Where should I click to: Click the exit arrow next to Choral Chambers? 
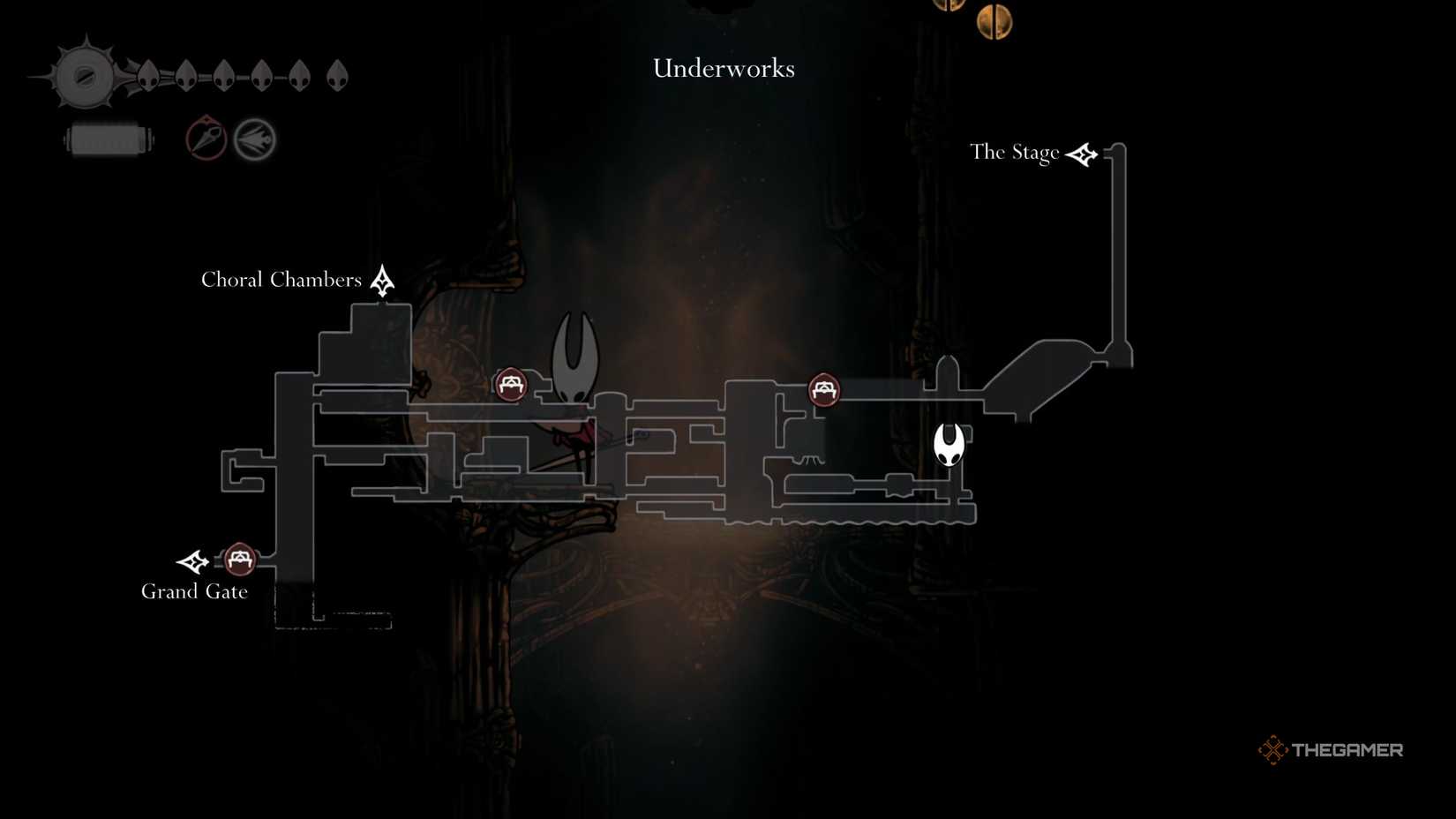click(381, 279)
